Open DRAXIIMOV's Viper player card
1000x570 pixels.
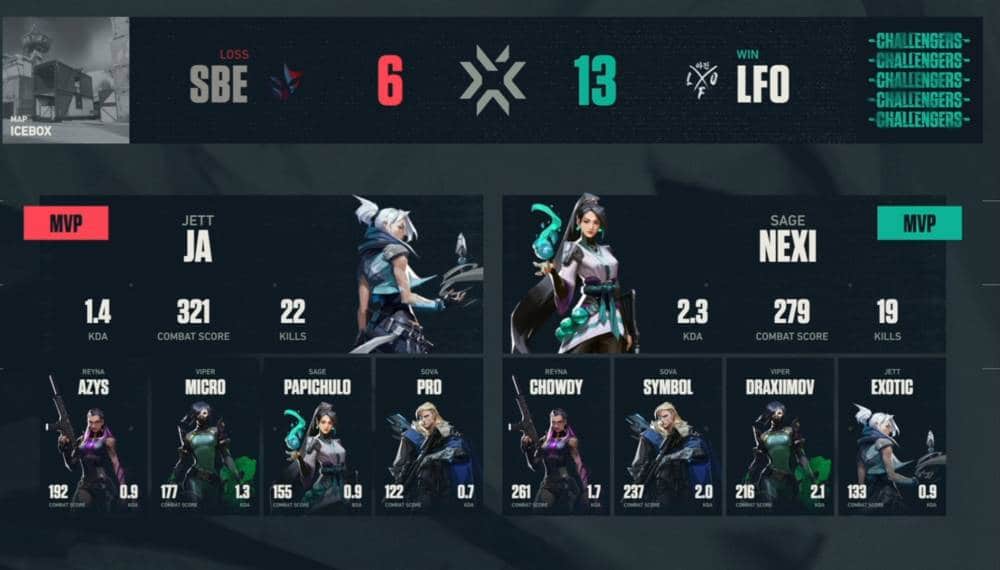(779, 437)
